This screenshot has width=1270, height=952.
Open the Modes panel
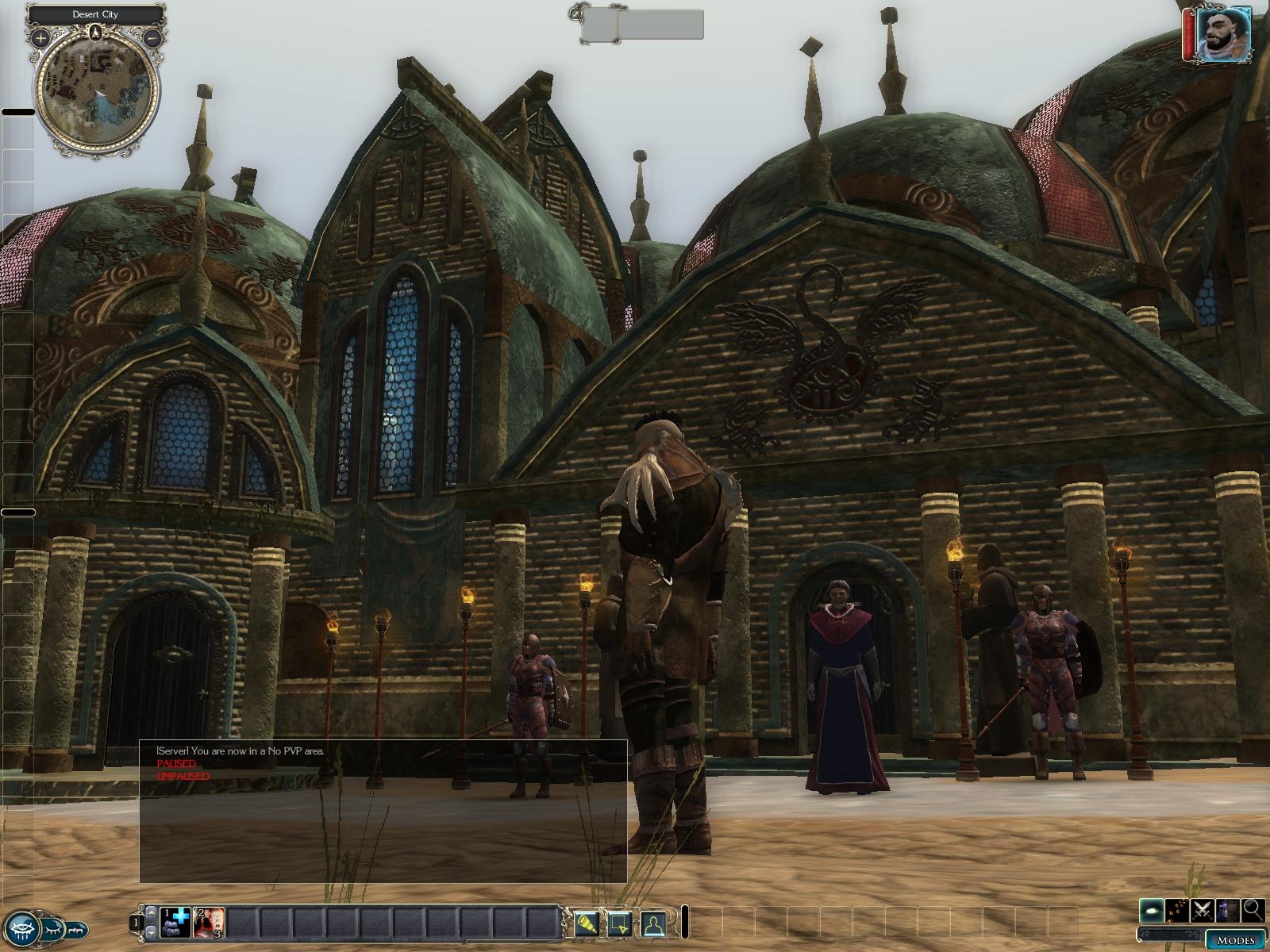[1235, 940]
